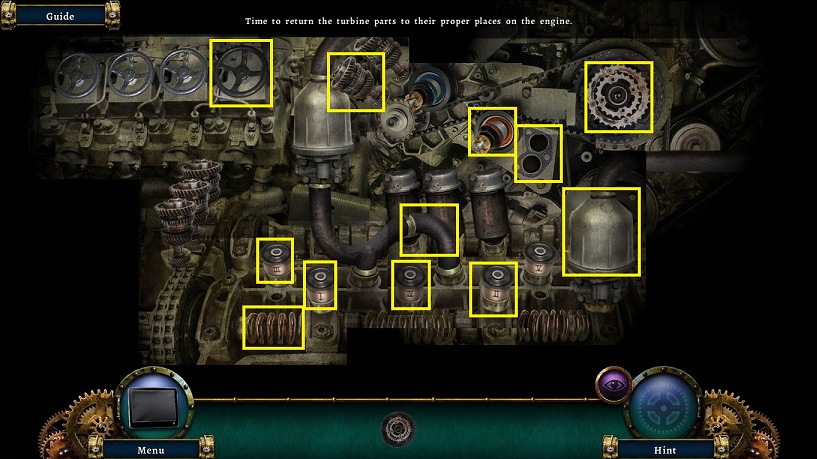Screen dimensions: 817x459
Task: Open the Menu button
Action: tap(150, 450)
